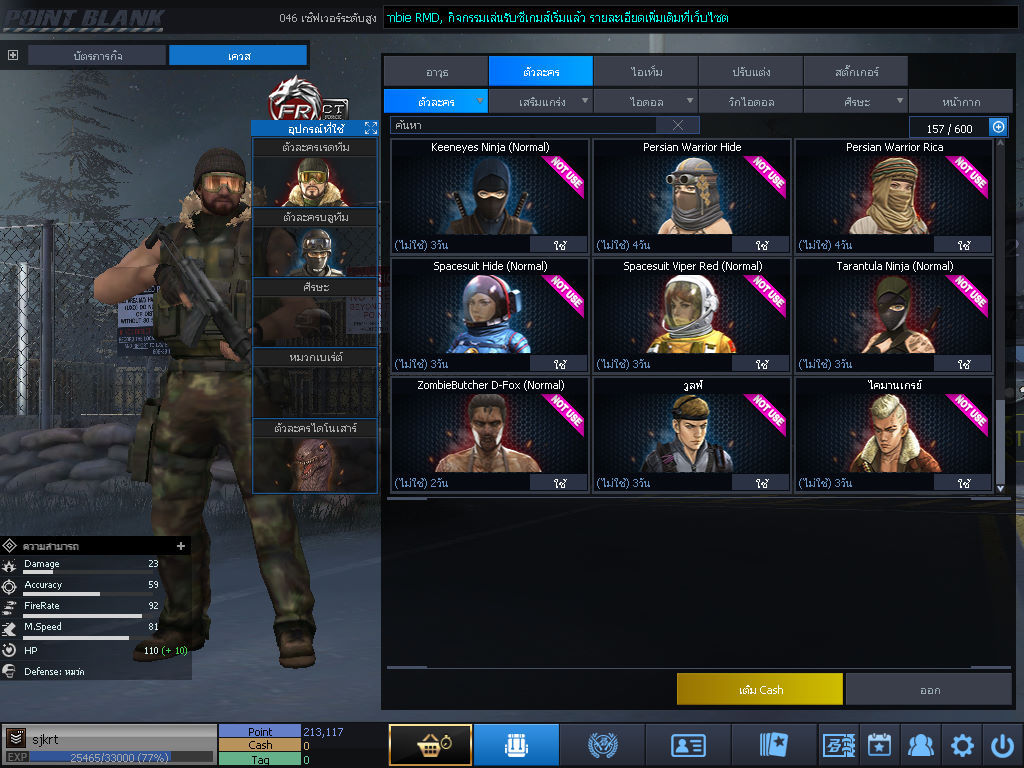Open the เสริมแกร่ง filter dropdown
Image resolution: width=1024 pixels, height=768 pixels.
click(541, 101)
